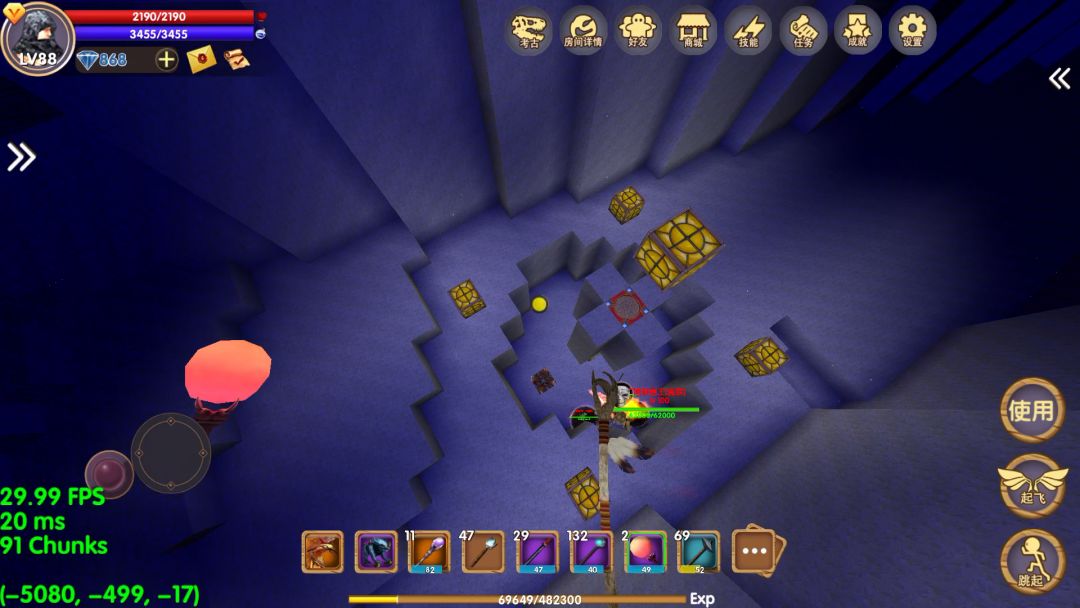The width and height of the screenshot is (1080, 608).
Task: Add diamonds with the plus button
Action: (x=166, y=60)
